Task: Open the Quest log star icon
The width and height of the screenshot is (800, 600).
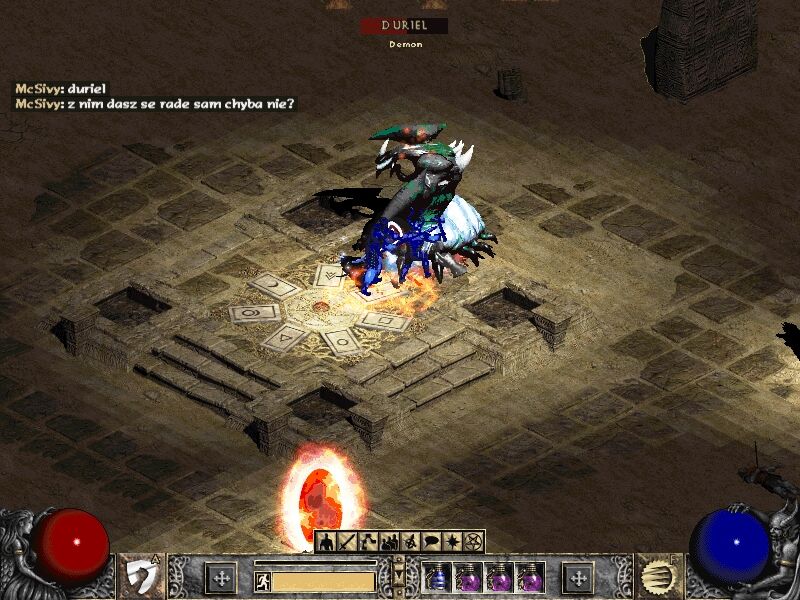Action: [x=453, y=542]
